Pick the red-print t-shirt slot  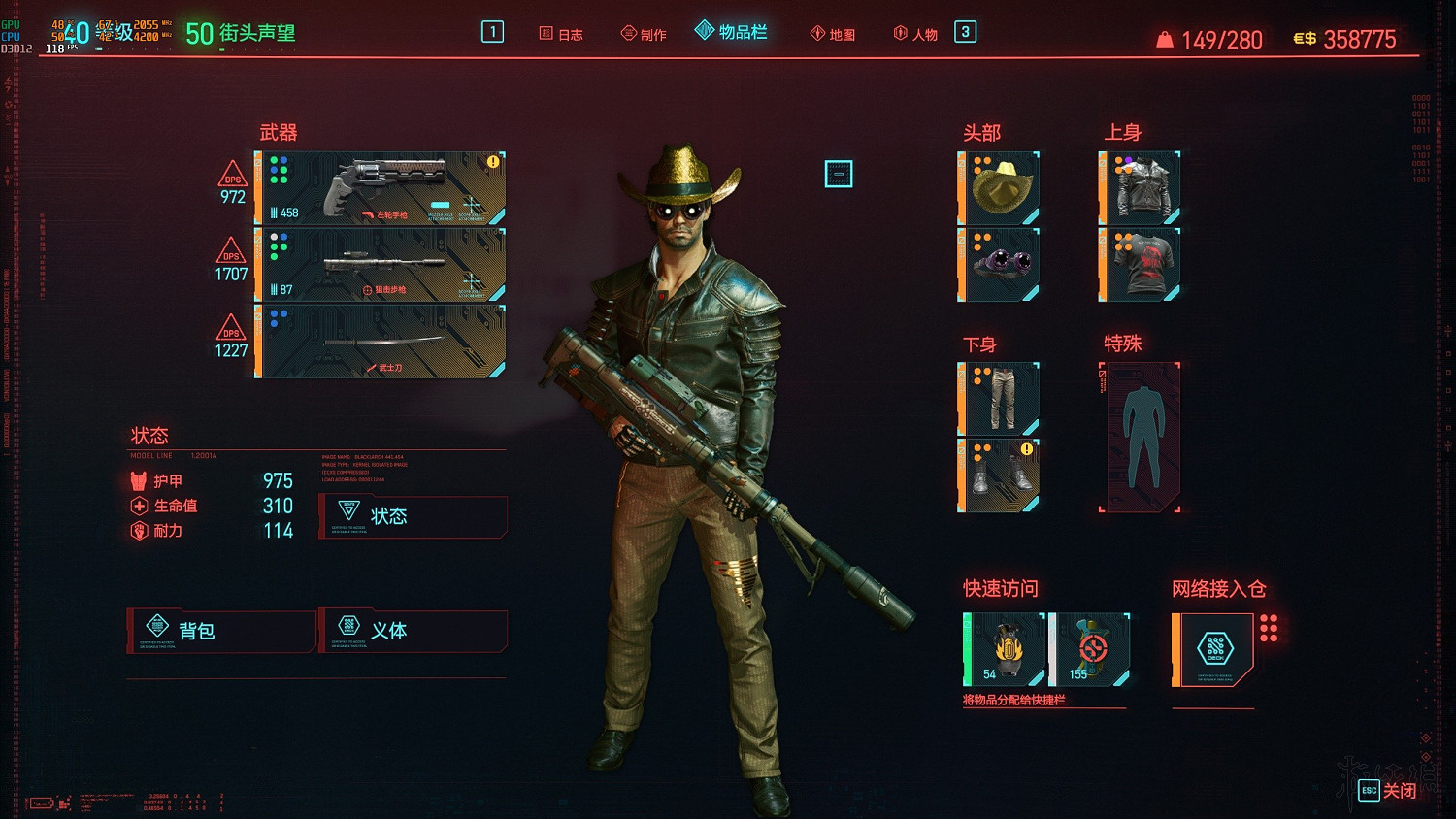[1140, 265]
